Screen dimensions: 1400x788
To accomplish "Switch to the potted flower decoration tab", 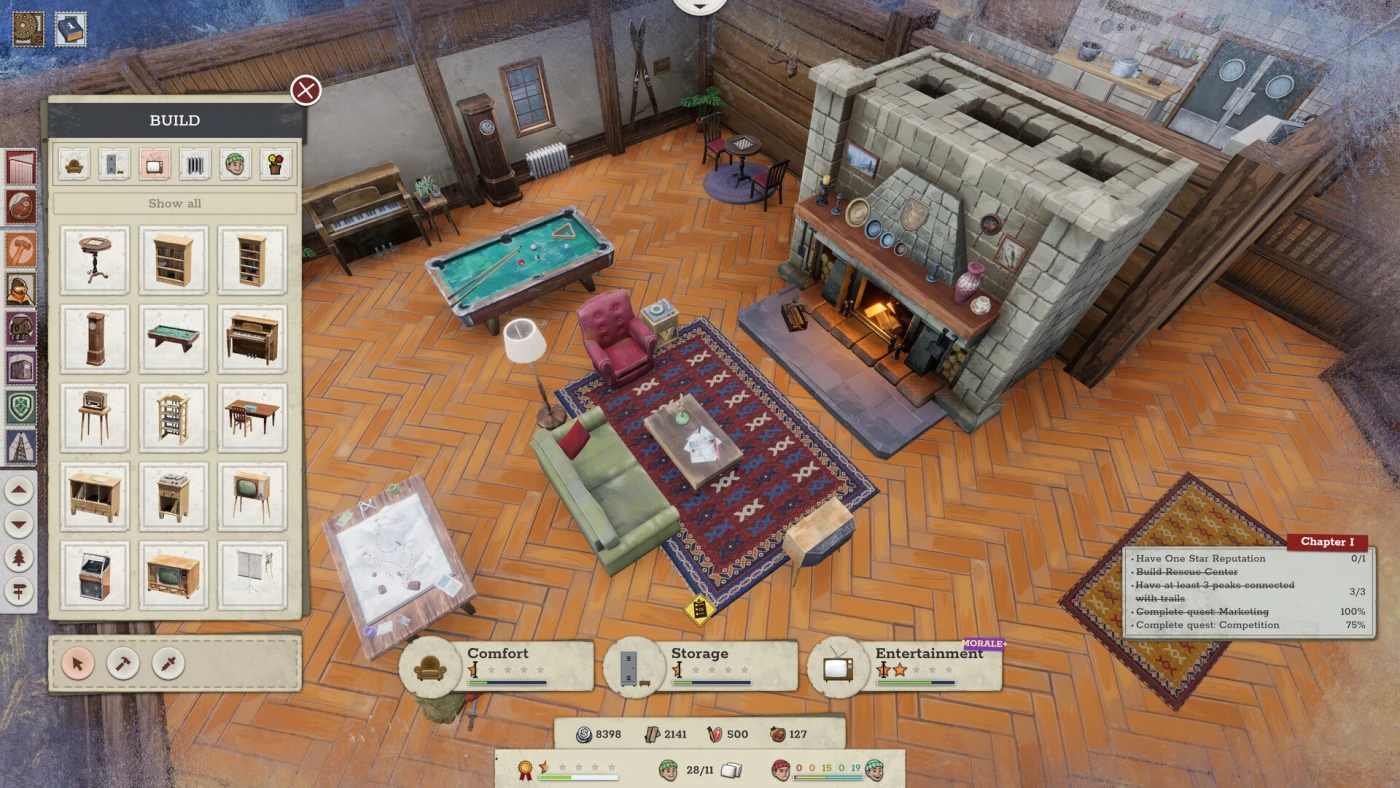I will [x=276, y=163].
